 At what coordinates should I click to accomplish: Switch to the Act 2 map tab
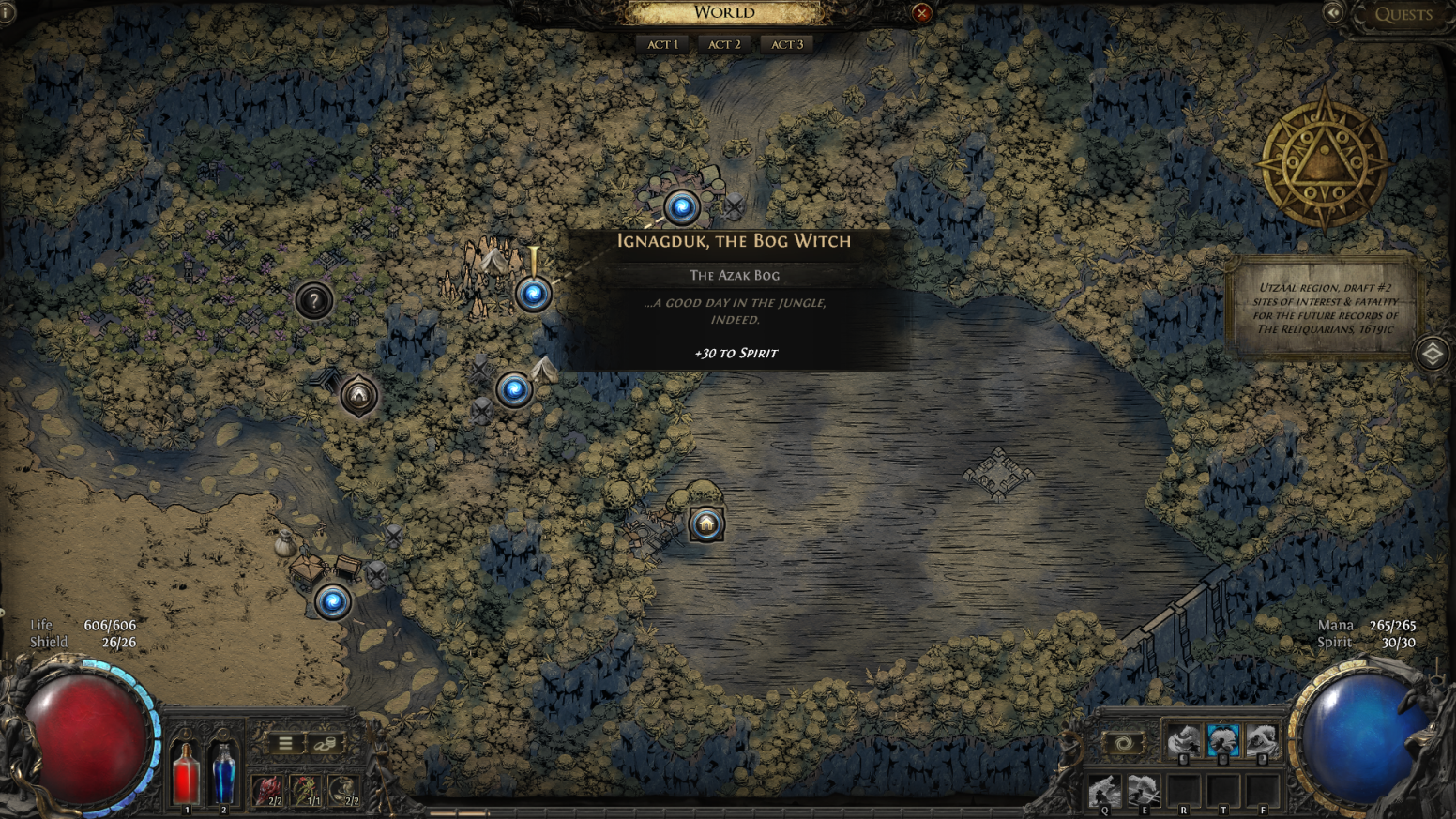click(724, 44)
